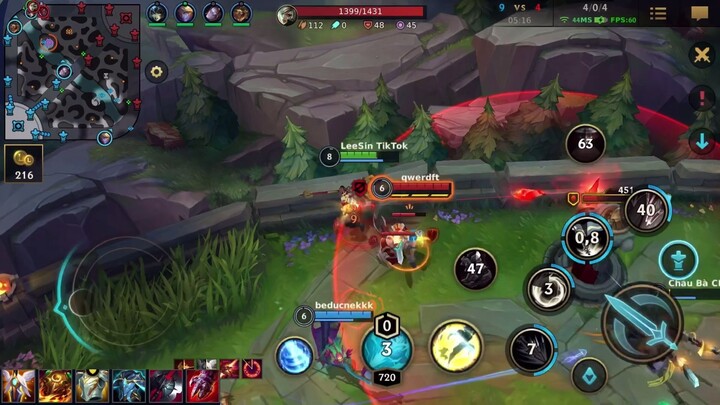Image resolution: width=720 pixels, height=405 pixels.
Task: Trigger the ability on 3 second cooldown
Action: [x=549, y=288]
